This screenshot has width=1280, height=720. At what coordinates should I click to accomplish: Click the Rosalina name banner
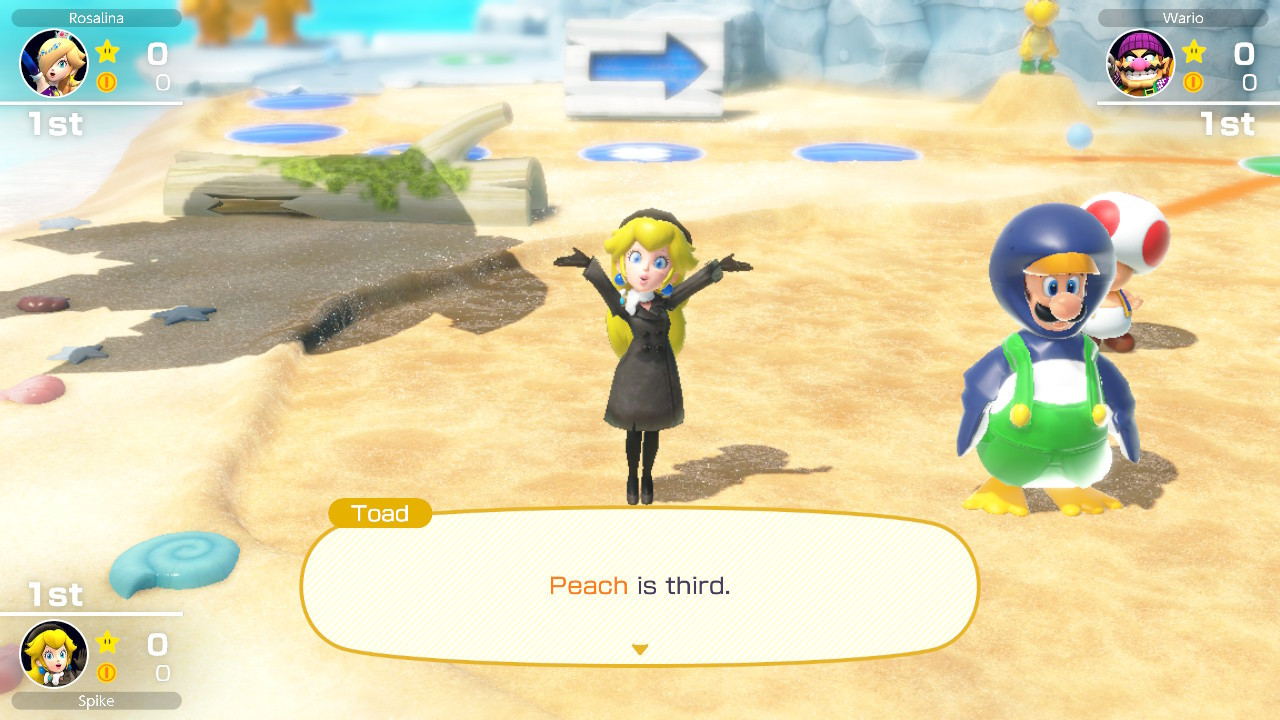pyautogui.click(x=95, y=17)
